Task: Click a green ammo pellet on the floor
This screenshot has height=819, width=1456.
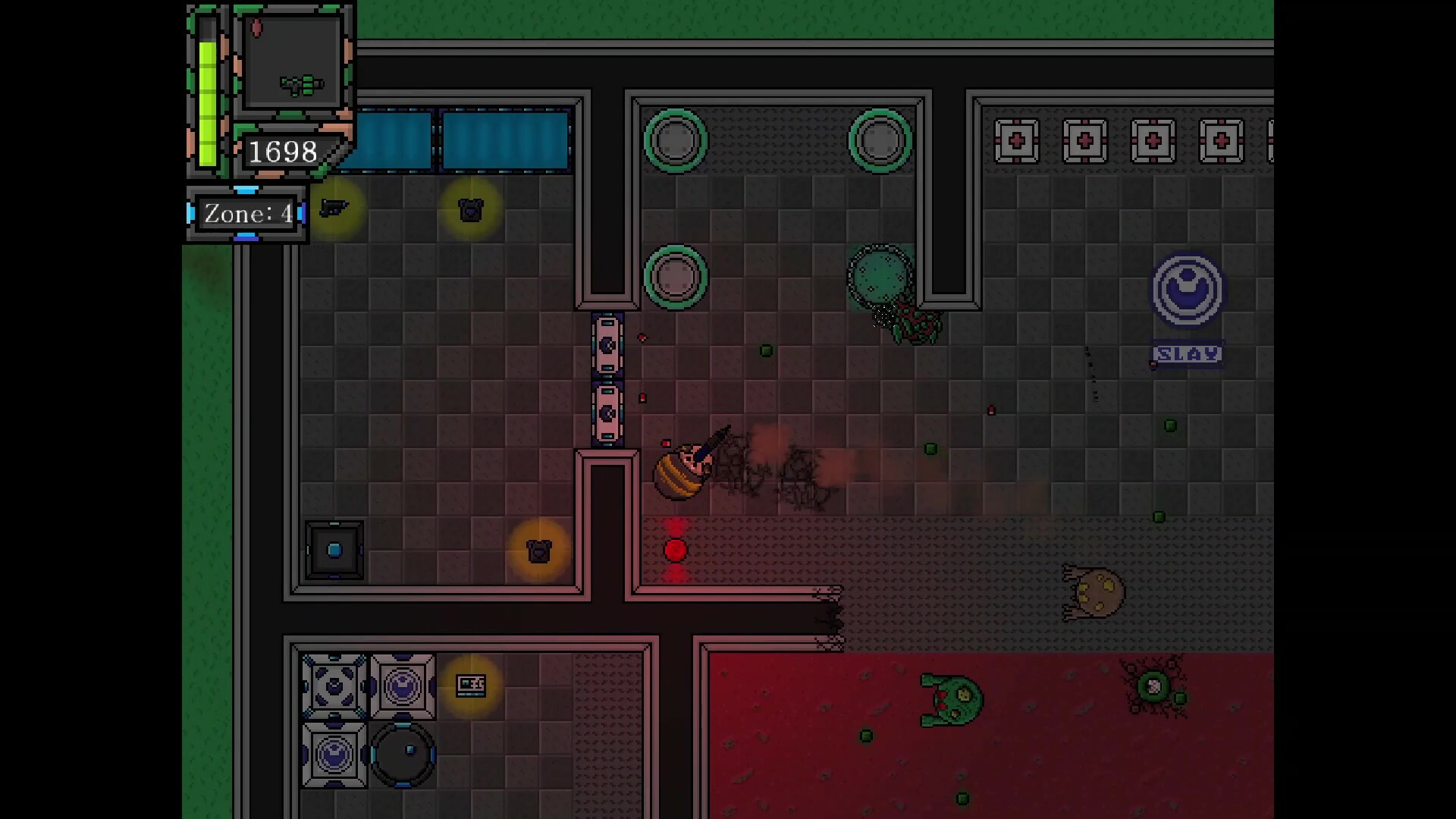Action: (x=767, y=350)
